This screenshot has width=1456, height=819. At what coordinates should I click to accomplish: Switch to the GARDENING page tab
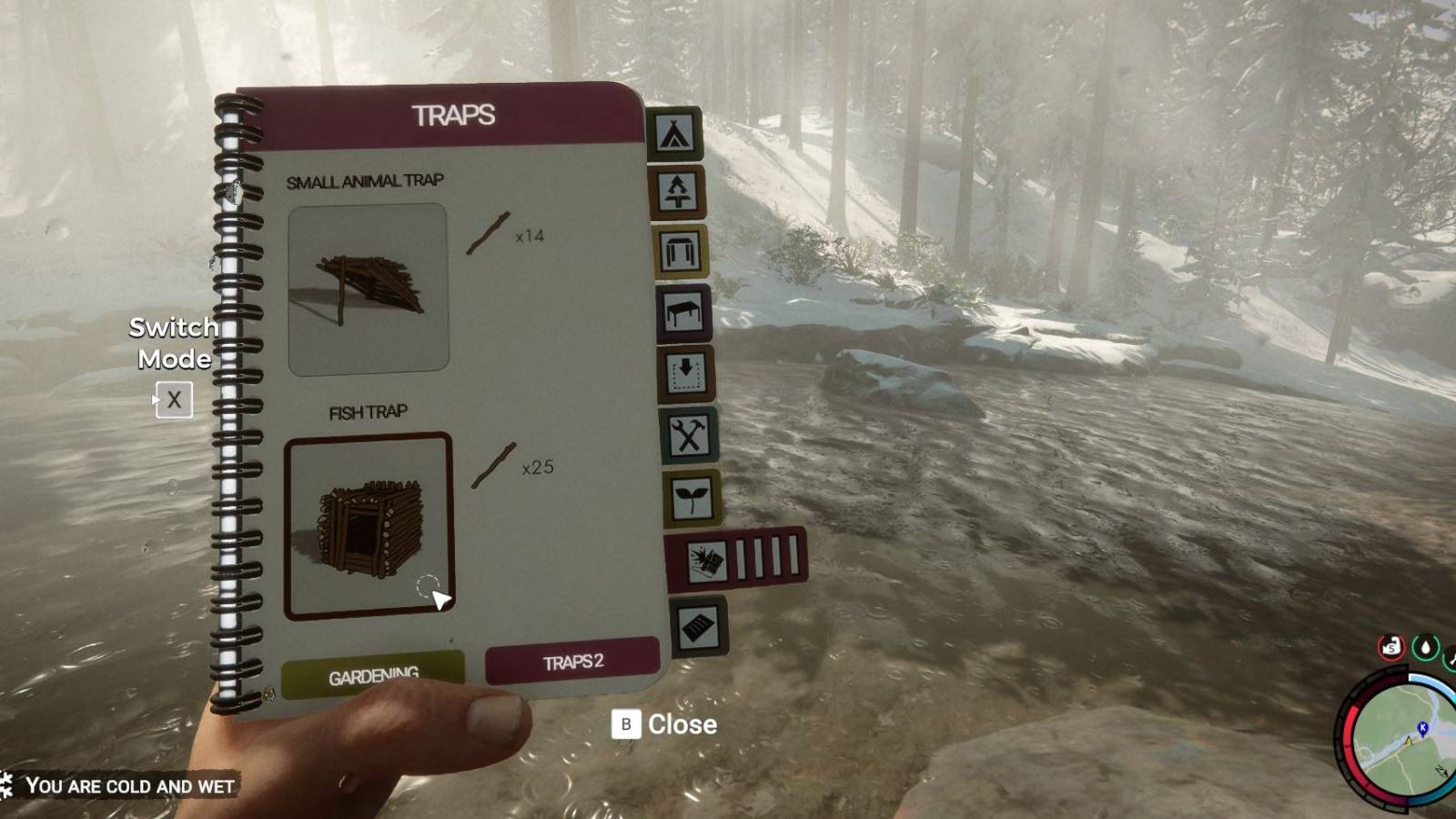(373, 673)
